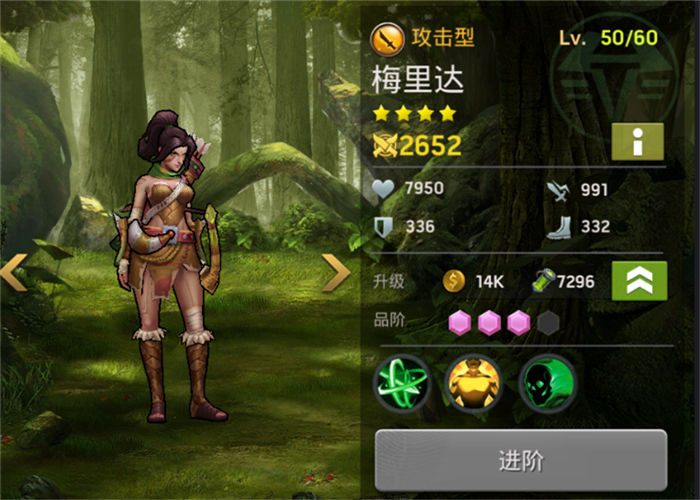Image resolution: width=700 pixels, height=500 pixels.
Task: Switch to the next character
Action: 336,272
